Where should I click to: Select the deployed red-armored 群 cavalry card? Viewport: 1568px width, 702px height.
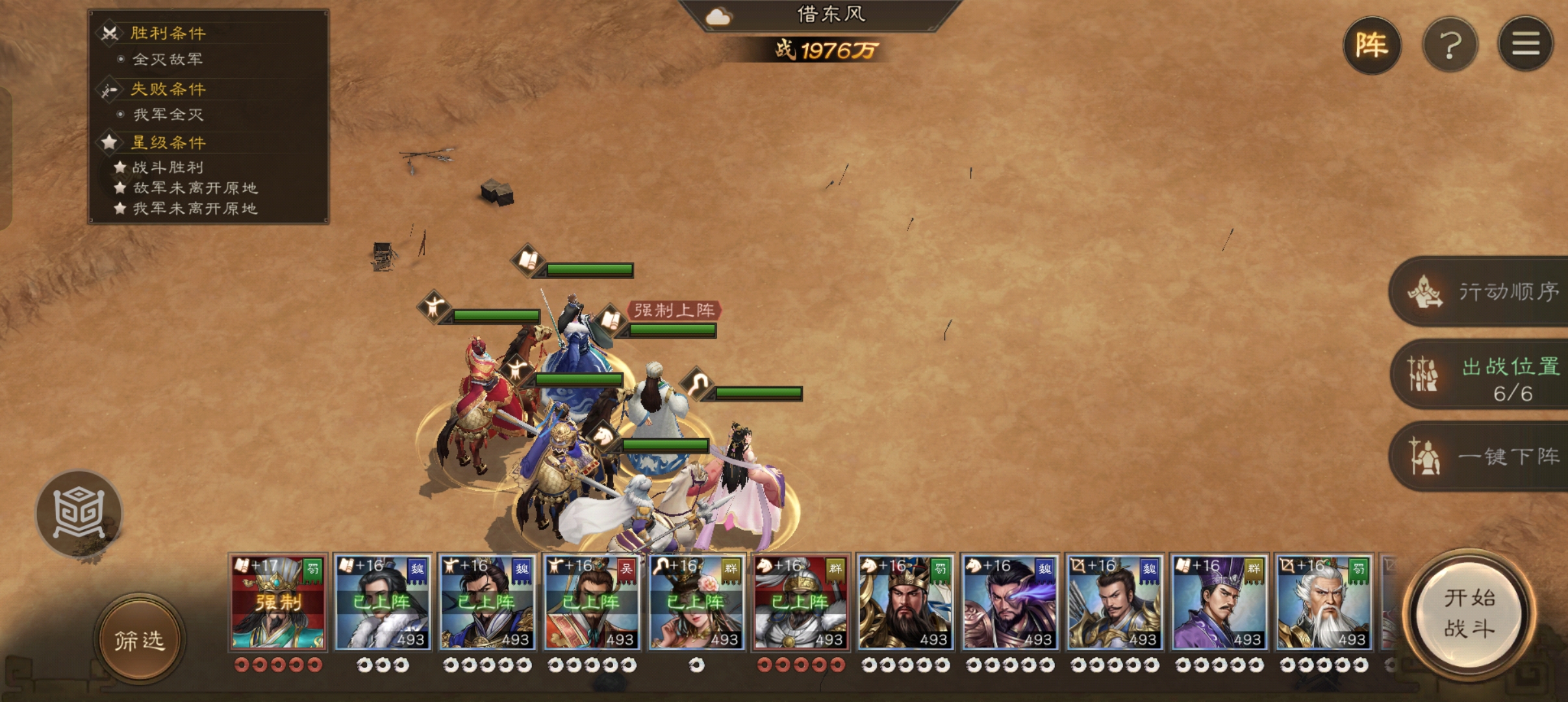click(801, 603)
